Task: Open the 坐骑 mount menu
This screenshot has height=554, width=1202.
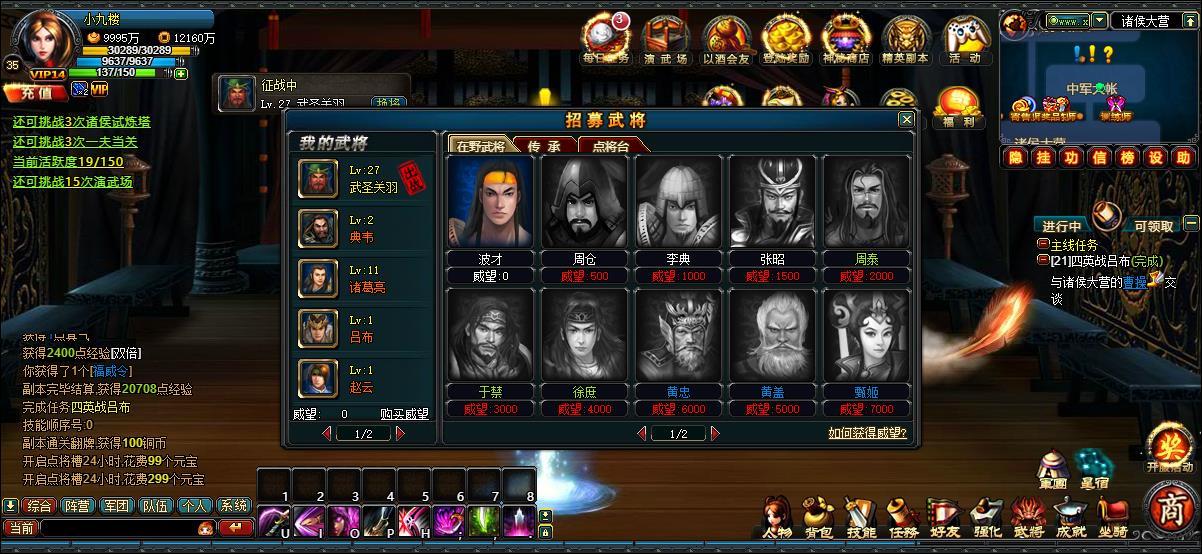Action: tap(1112, 516)
